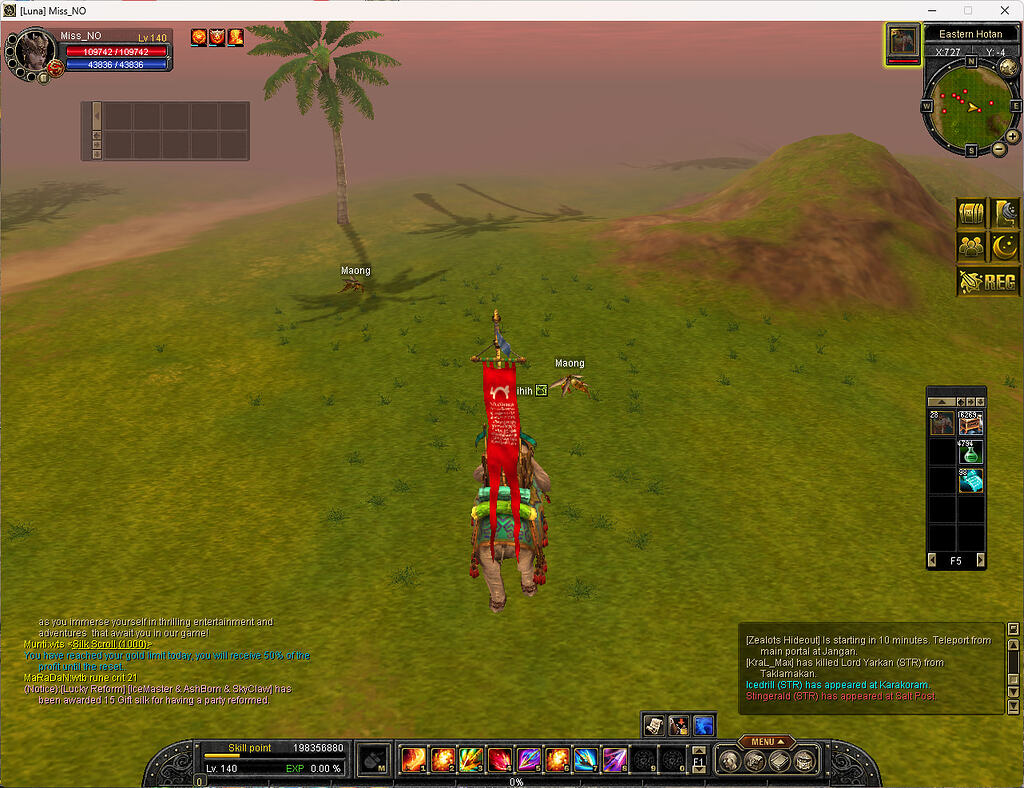Cast the purple skill in hotbar slot 5

pos(528,760)
